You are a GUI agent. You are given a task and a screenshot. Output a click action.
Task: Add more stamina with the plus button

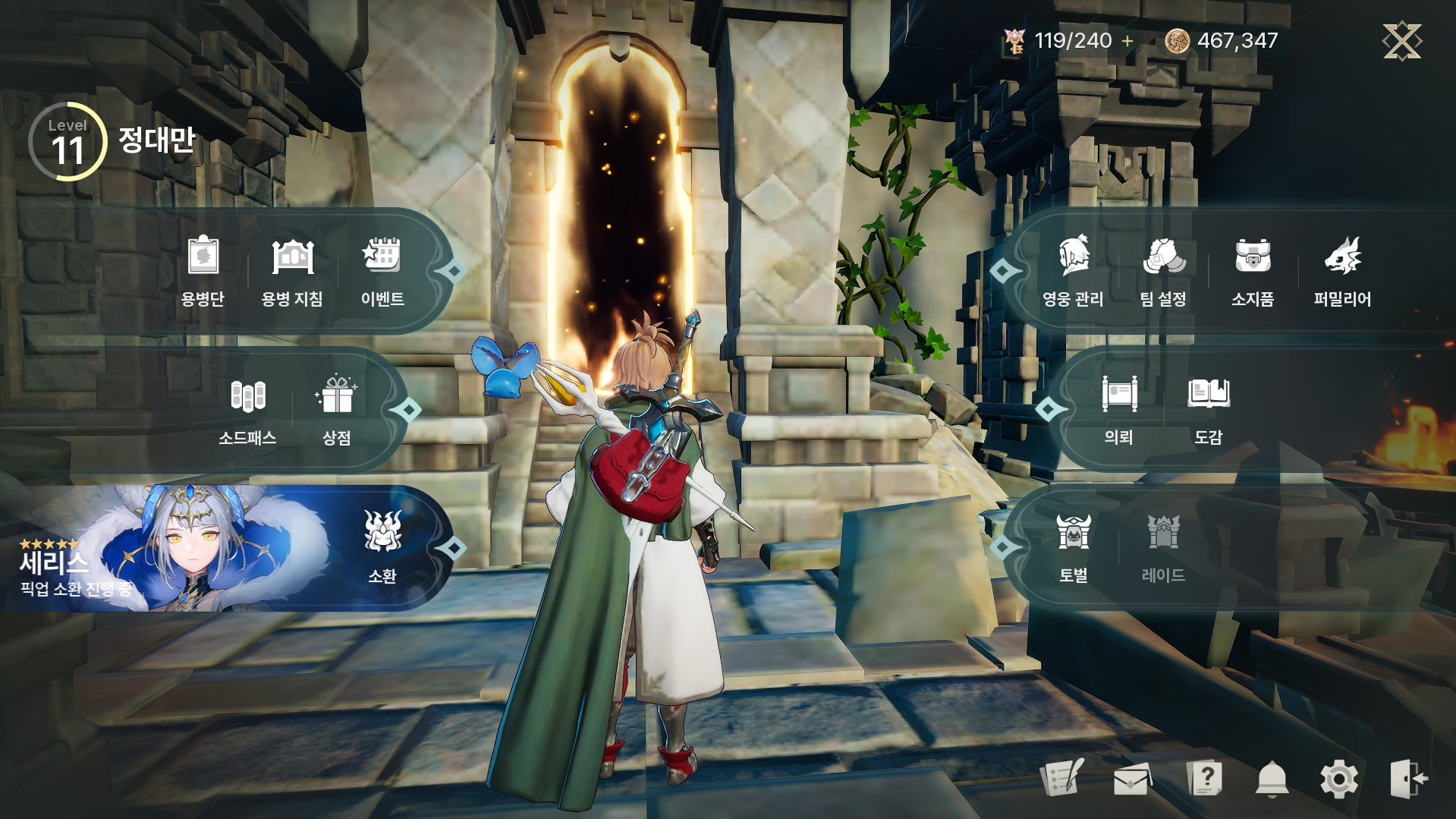(1127, 41)
